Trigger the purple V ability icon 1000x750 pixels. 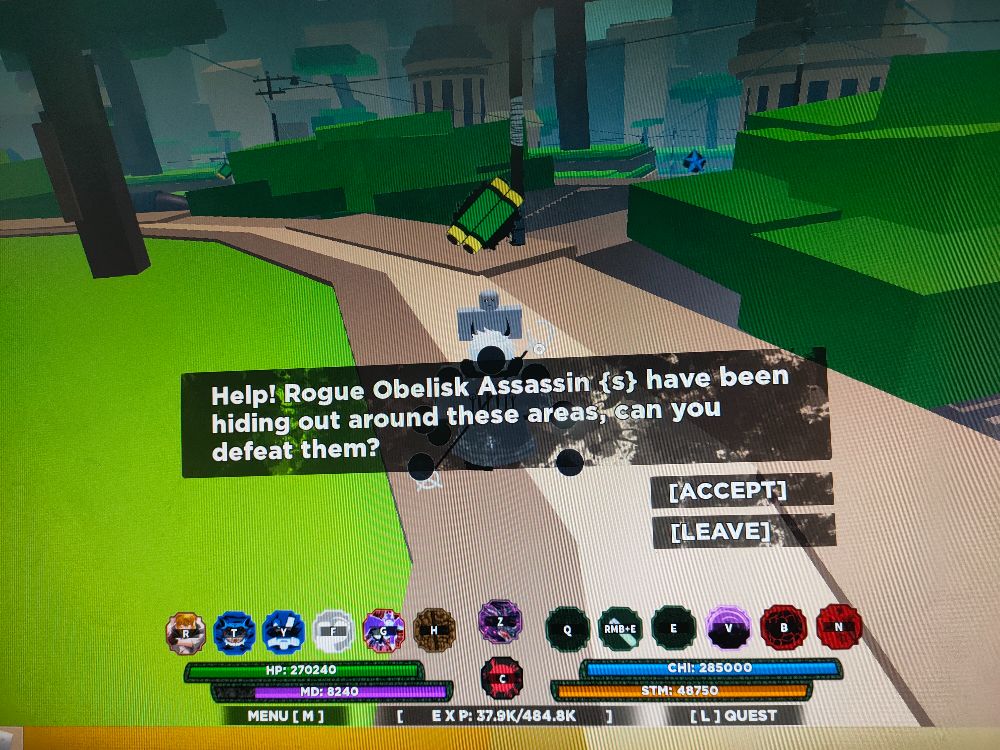(728, 628)
